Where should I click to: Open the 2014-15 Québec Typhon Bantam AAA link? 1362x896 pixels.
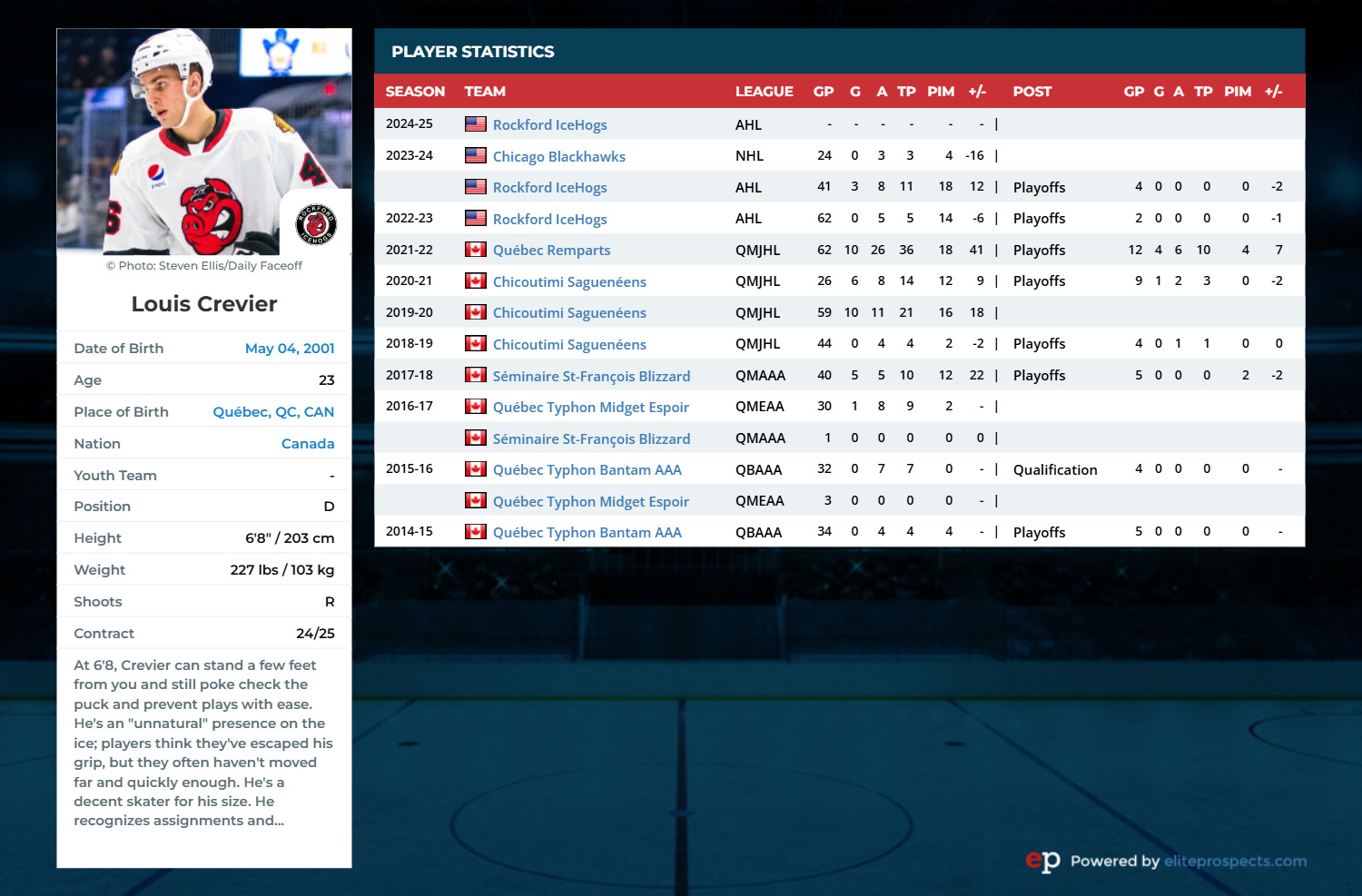click(587, 533)
